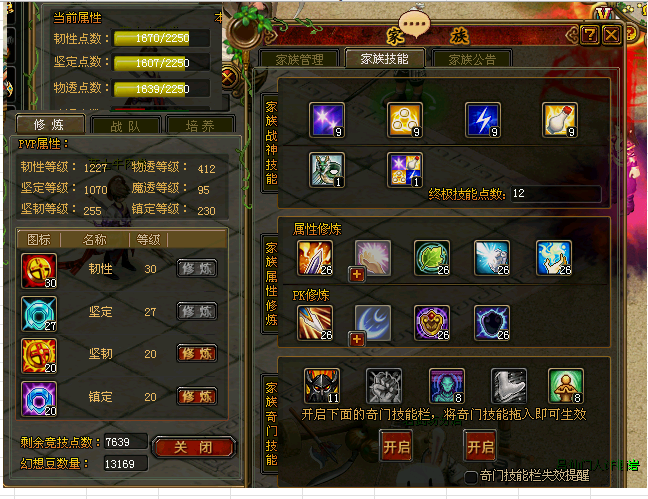
Task: Click the 修炼 button for 镇定
Action: 197,396
